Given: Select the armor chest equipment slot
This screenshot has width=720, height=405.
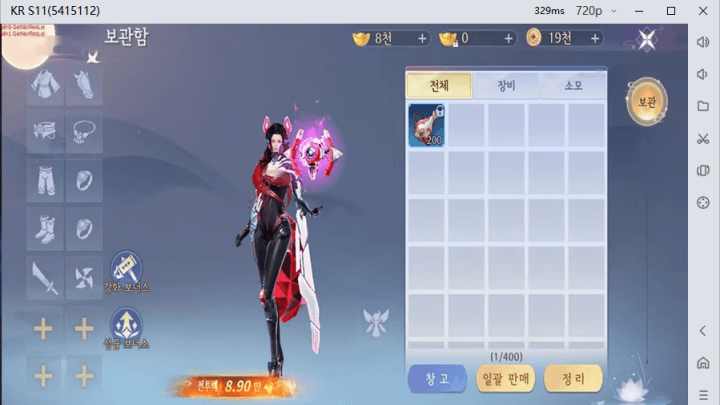Looking at the screenshot, I should (45, 88).
